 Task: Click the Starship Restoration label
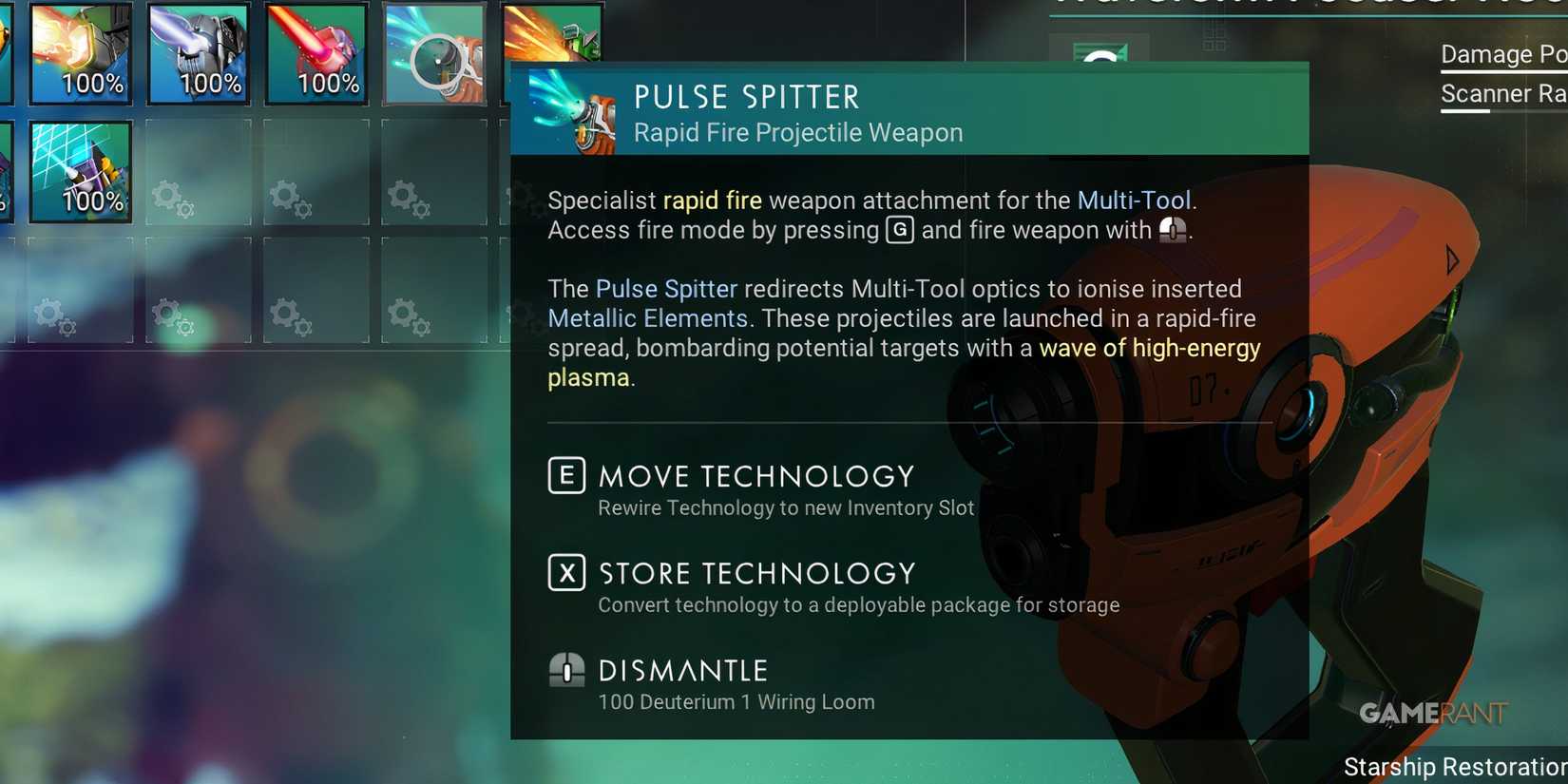[x=1454, y=766]
